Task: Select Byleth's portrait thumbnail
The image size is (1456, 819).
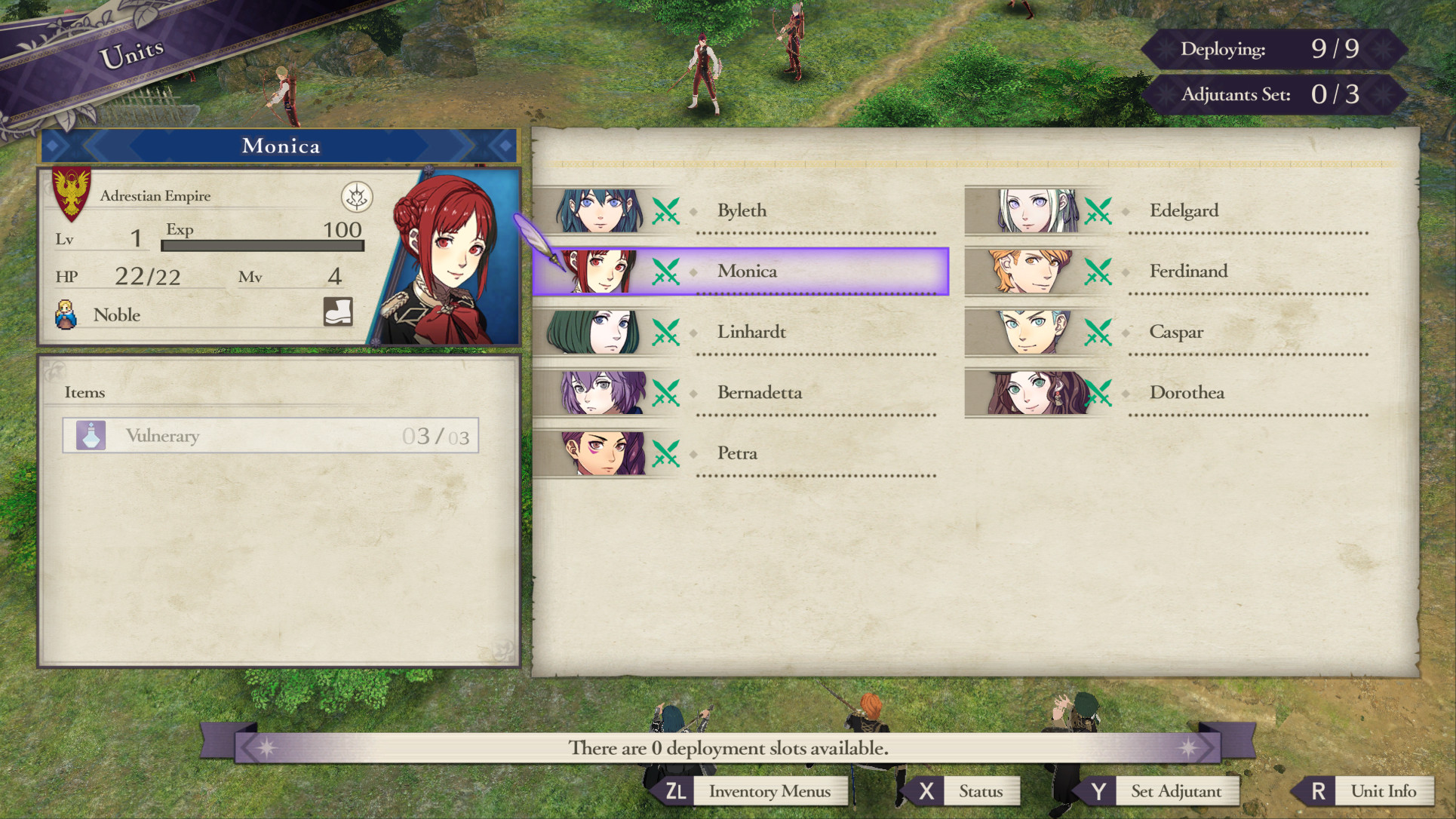Action: 601,211
